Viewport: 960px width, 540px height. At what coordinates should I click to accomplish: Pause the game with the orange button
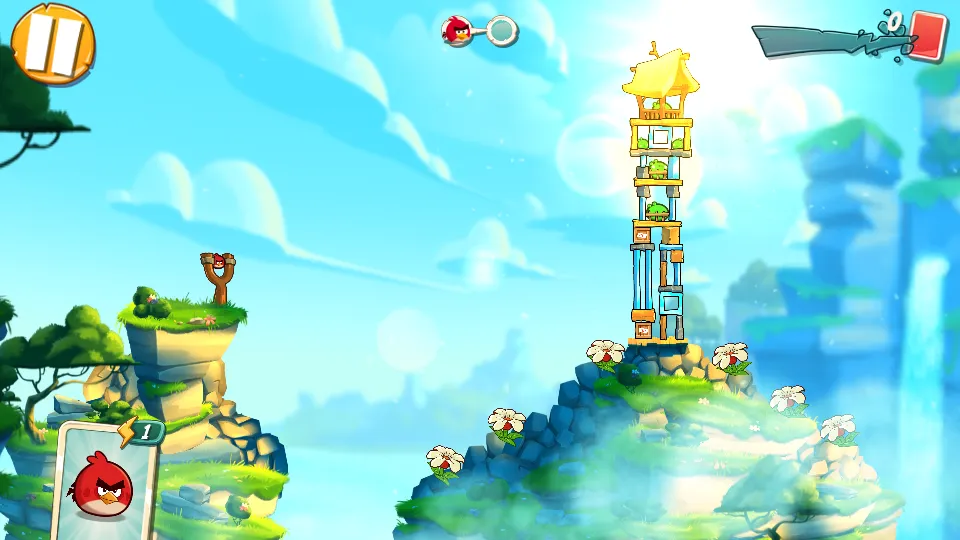52,43
